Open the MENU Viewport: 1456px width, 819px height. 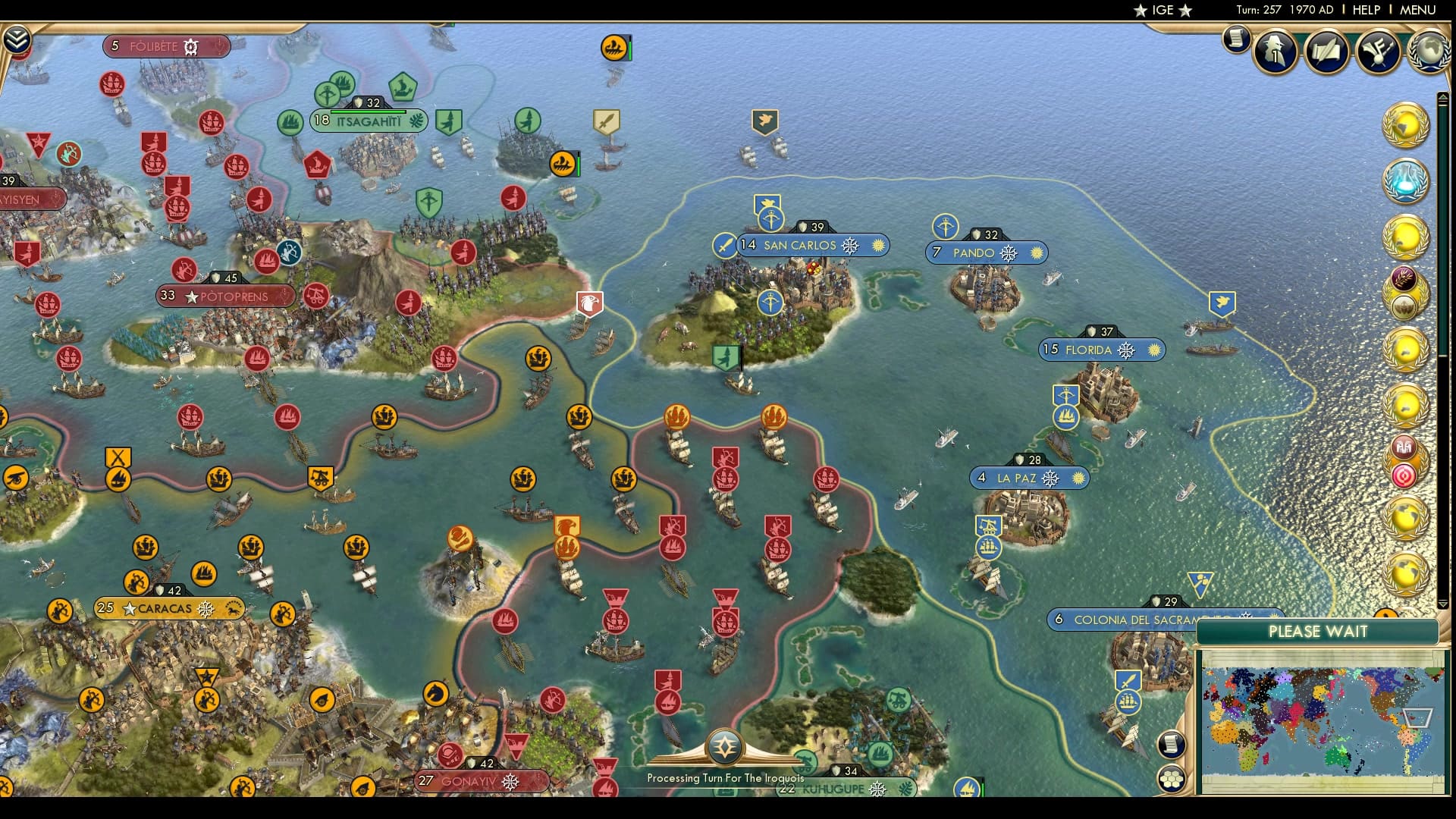[x=1417, y=11]
